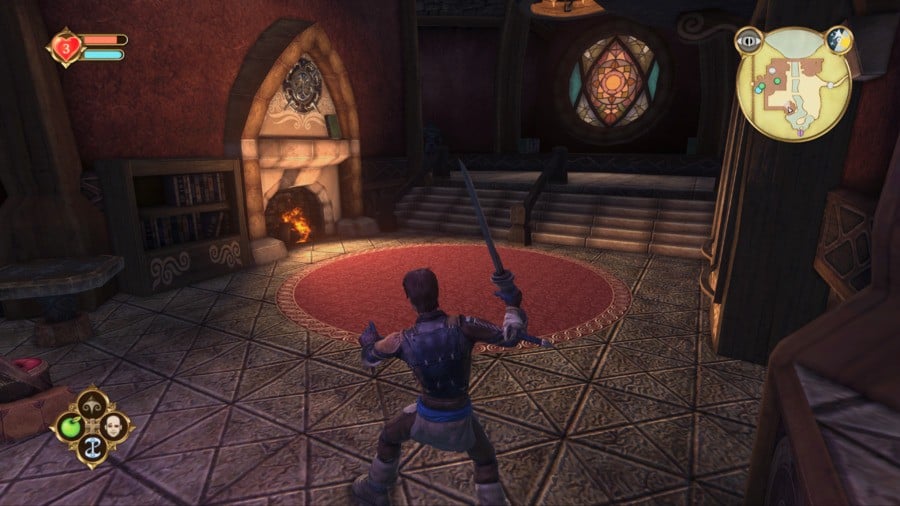This screenshot has width=900, height=506.
Task: Toggle the eye icon beside the minimap
Action: (746, 41)
